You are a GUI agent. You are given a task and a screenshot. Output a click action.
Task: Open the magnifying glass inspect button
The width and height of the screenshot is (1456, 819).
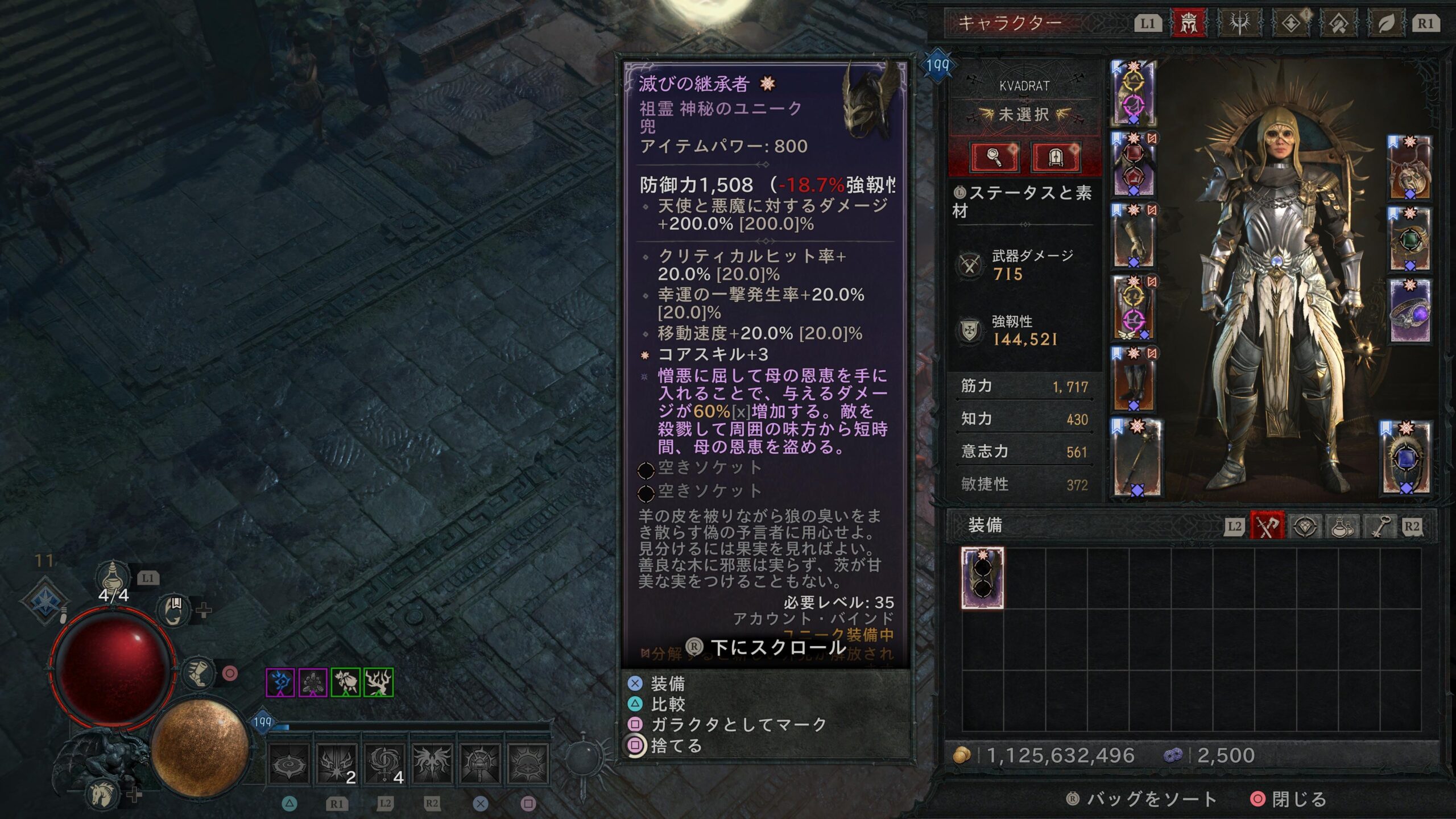point(994,156)
